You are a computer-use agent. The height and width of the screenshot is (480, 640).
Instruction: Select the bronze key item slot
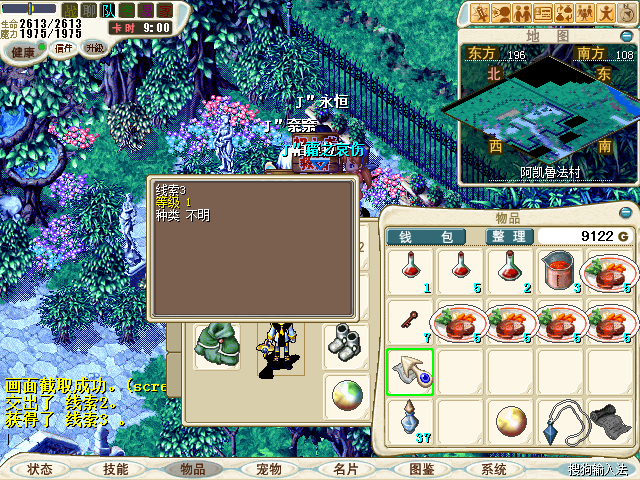click(411, 322)
